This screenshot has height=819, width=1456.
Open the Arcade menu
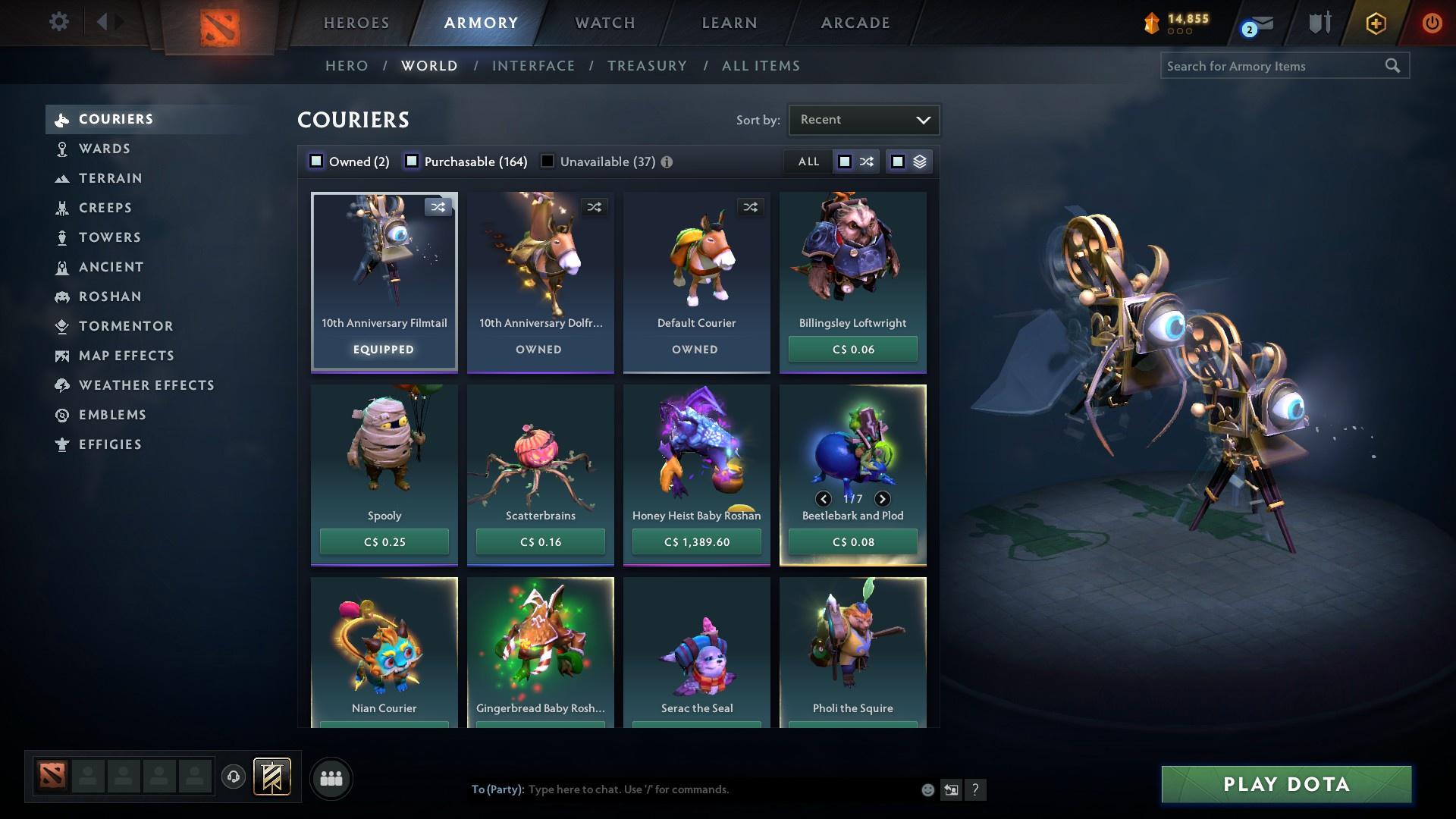point(854,23)
